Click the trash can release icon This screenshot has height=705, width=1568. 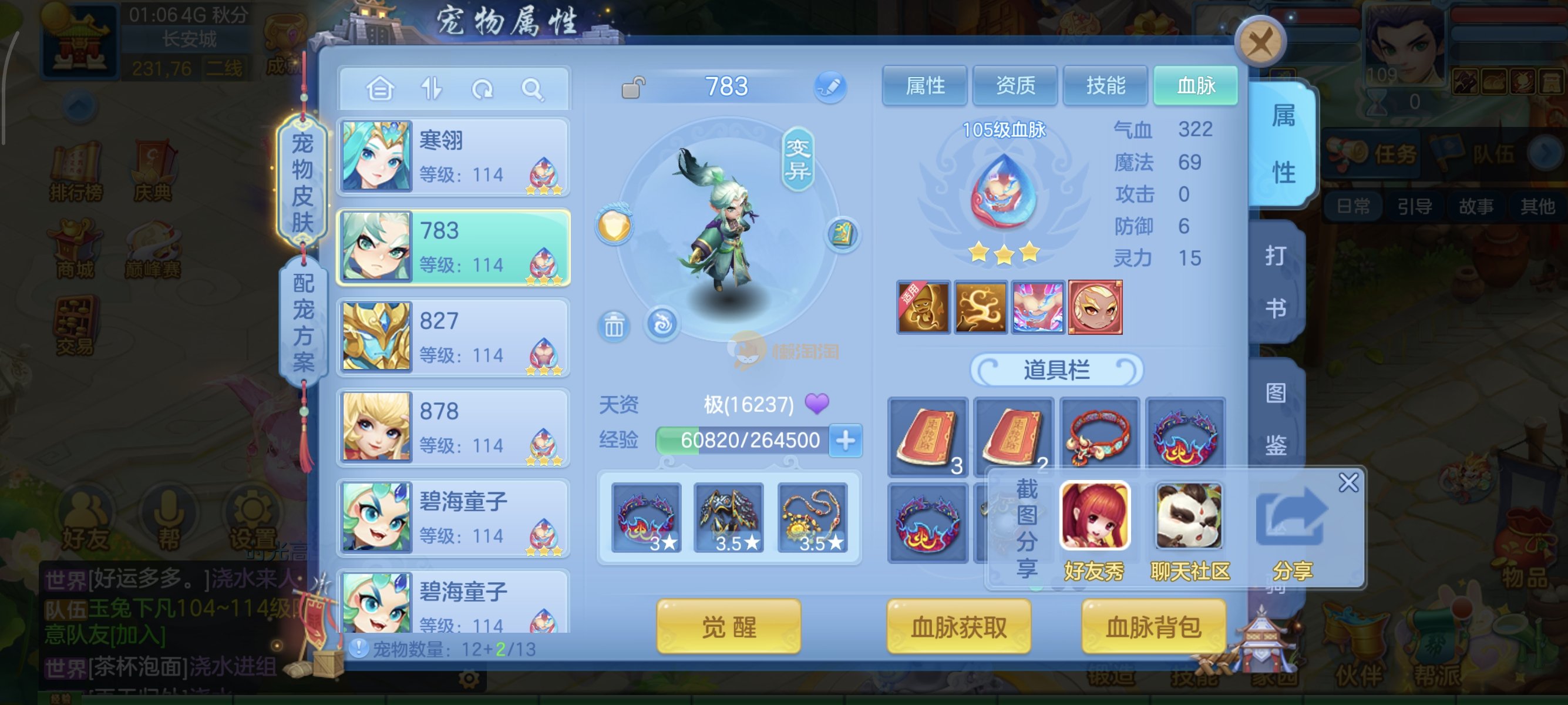(x=614, y=327)
